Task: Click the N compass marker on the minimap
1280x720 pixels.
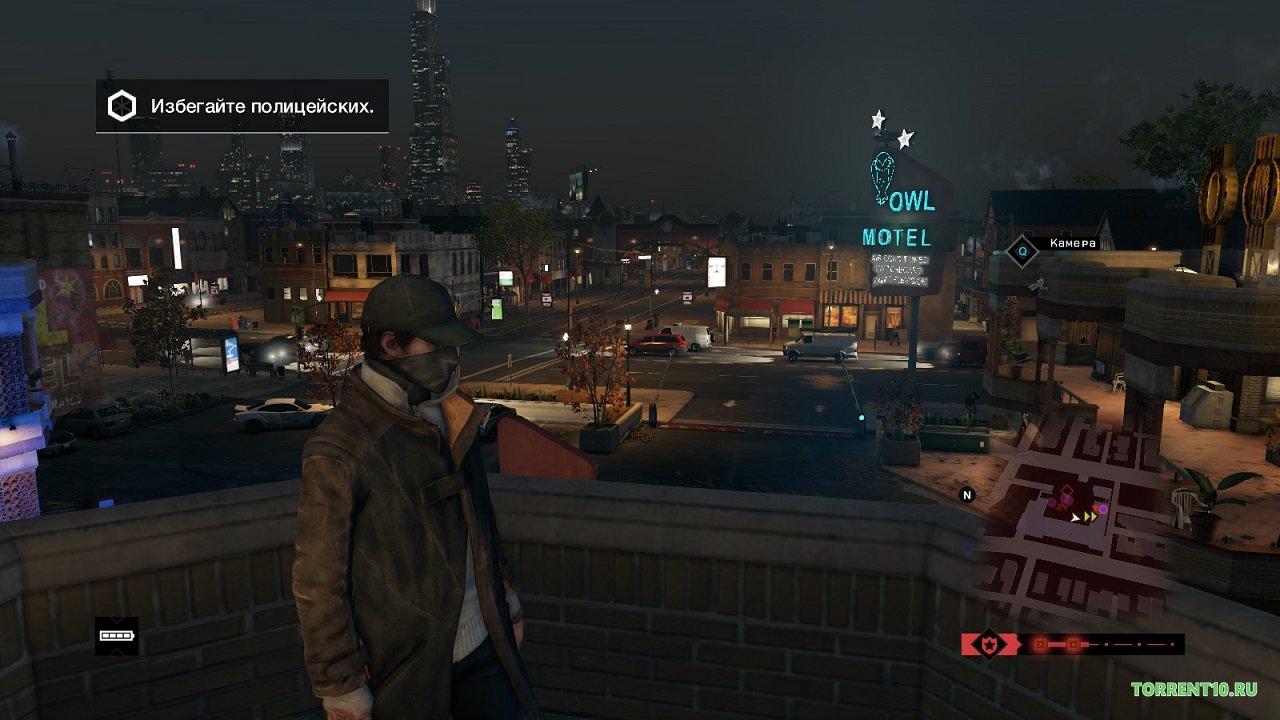Action: (967, 494)
